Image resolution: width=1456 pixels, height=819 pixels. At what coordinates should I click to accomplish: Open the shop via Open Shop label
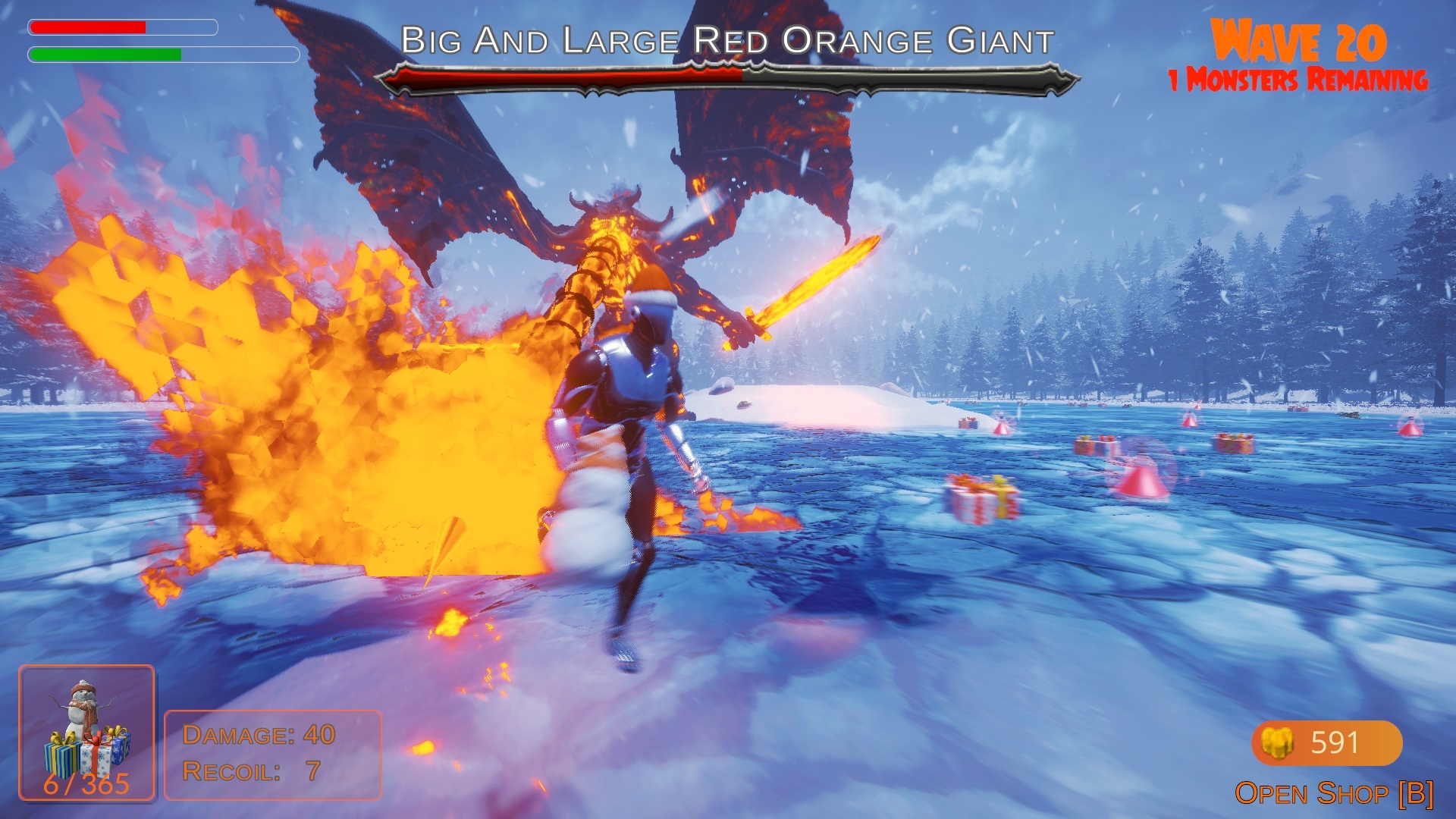click(x=1334, y=794)
